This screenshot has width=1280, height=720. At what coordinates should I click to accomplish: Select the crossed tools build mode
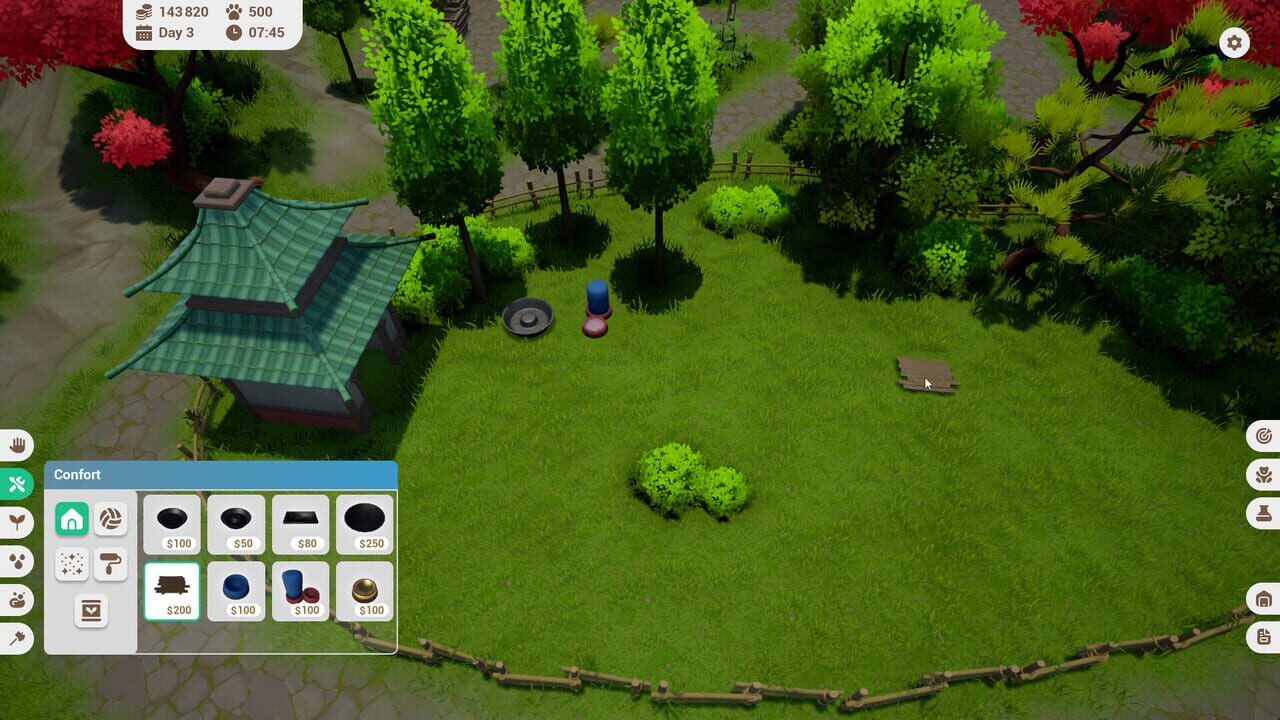[x=18, y=483]
